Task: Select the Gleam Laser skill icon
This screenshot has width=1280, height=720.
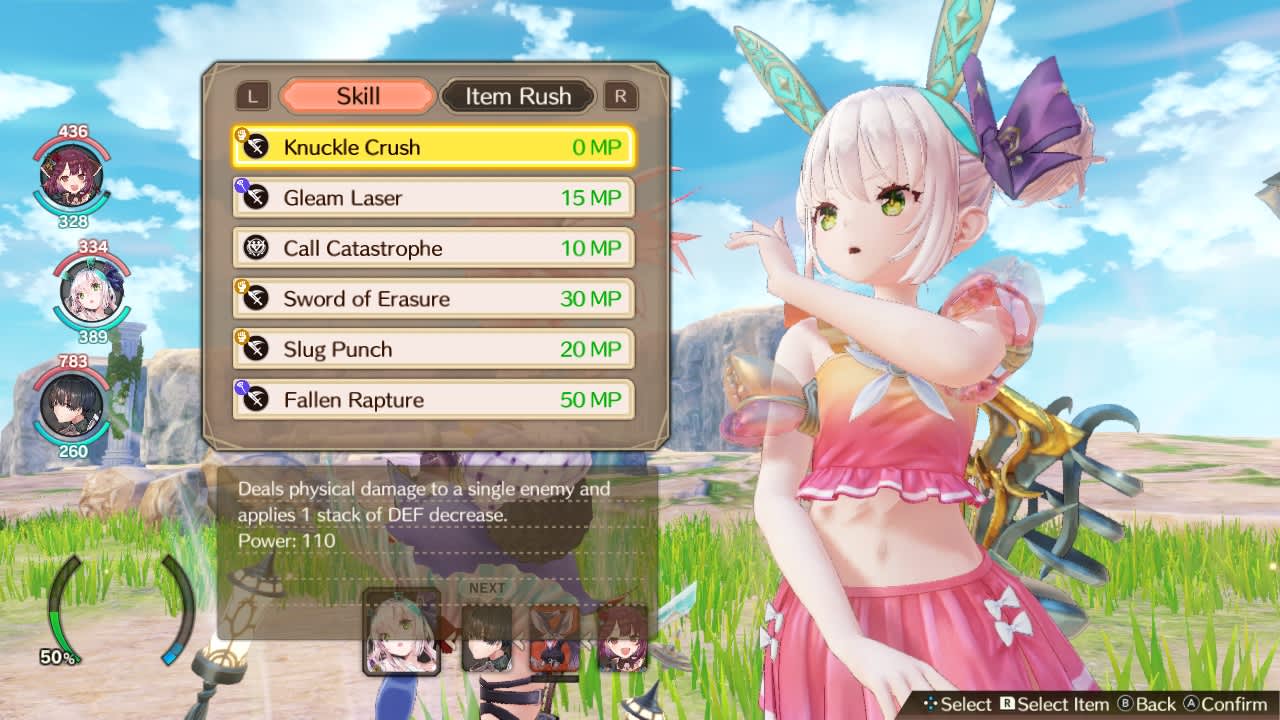Action: point(253,197)
